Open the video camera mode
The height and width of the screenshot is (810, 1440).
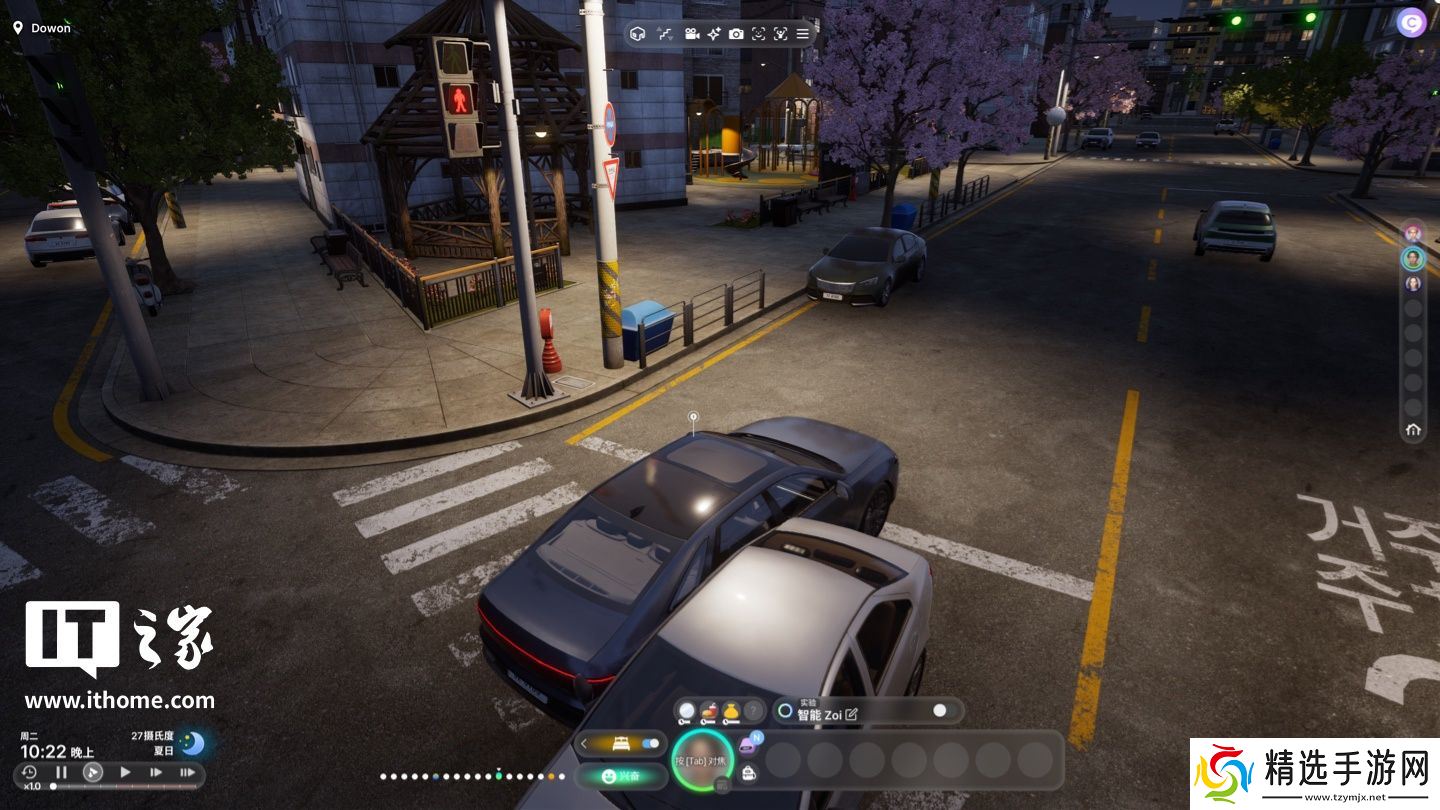click(x=691, y=34)
